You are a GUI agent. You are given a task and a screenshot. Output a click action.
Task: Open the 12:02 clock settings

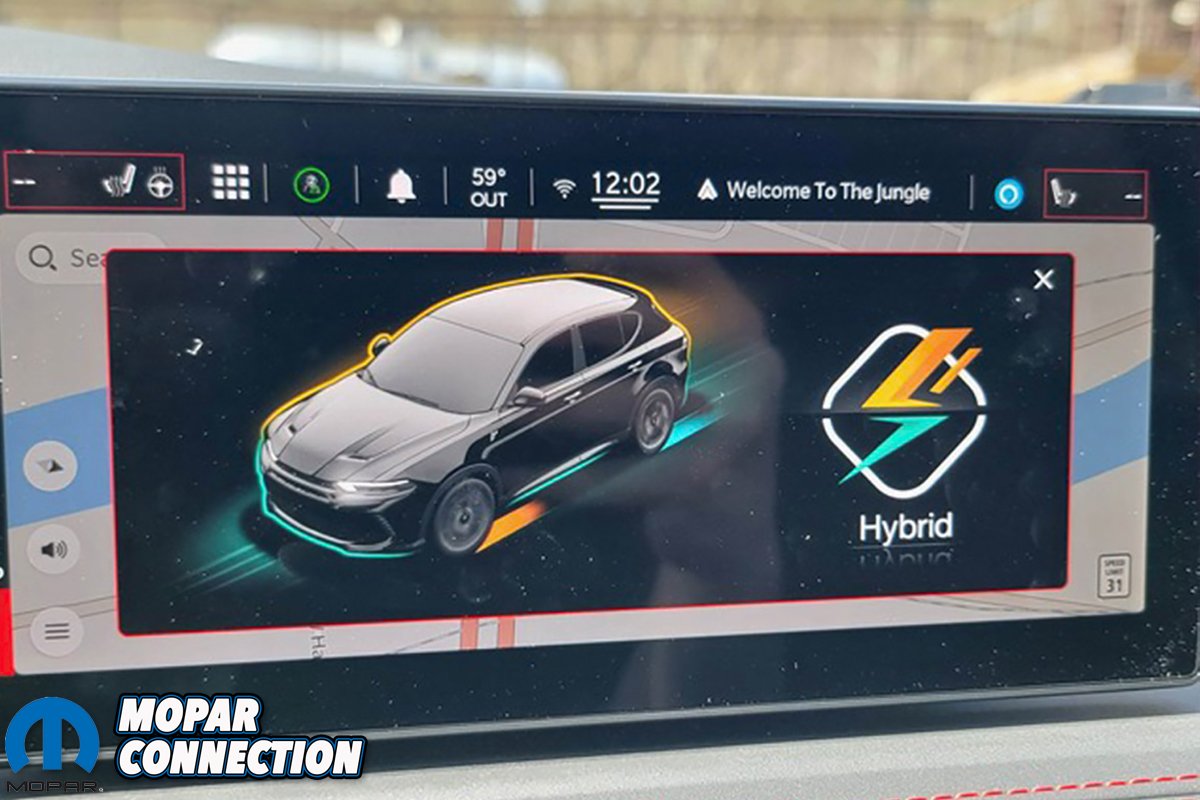point(624,186)
